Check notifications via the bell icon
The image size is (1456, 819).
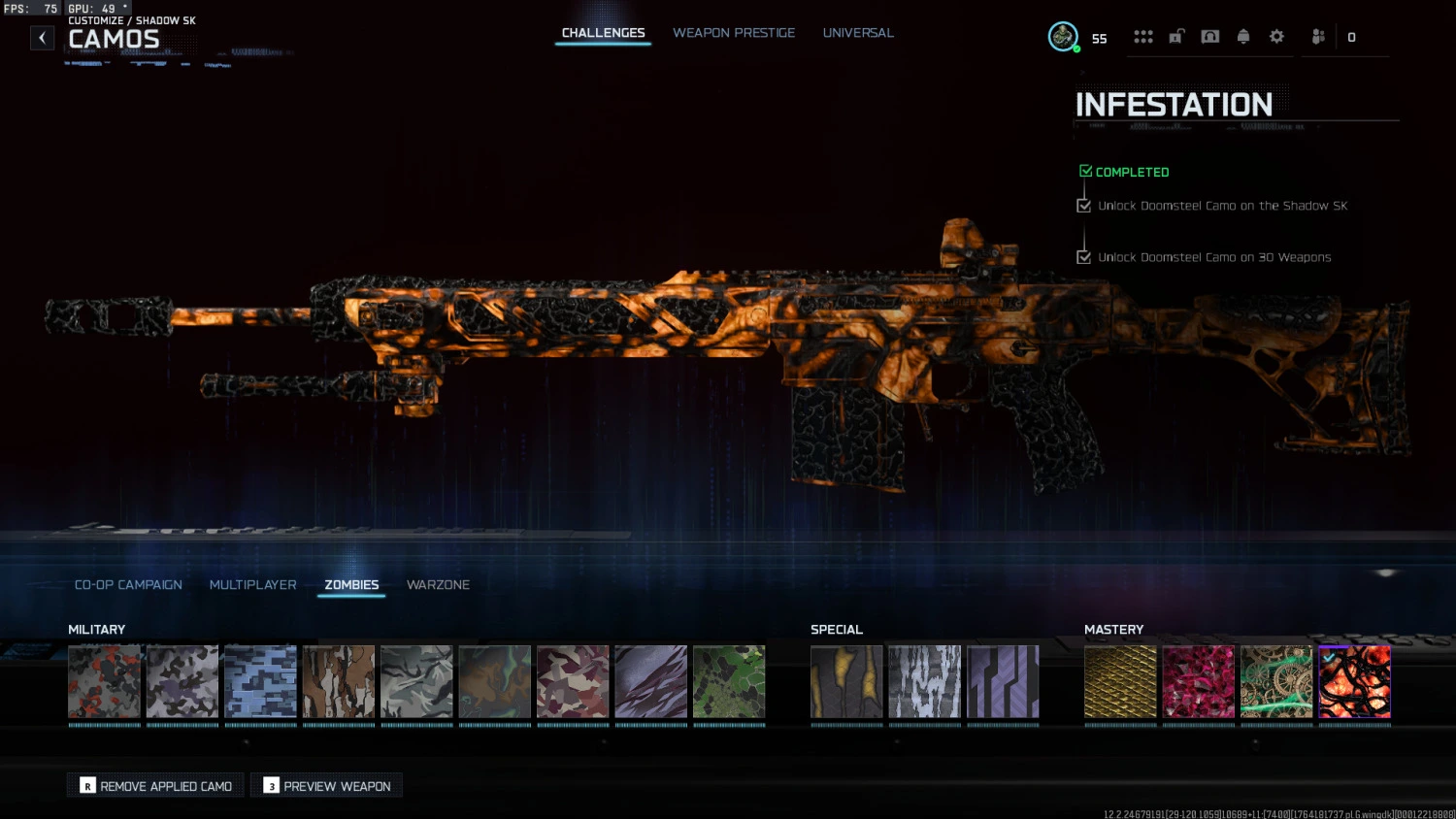coord(1243,36)
